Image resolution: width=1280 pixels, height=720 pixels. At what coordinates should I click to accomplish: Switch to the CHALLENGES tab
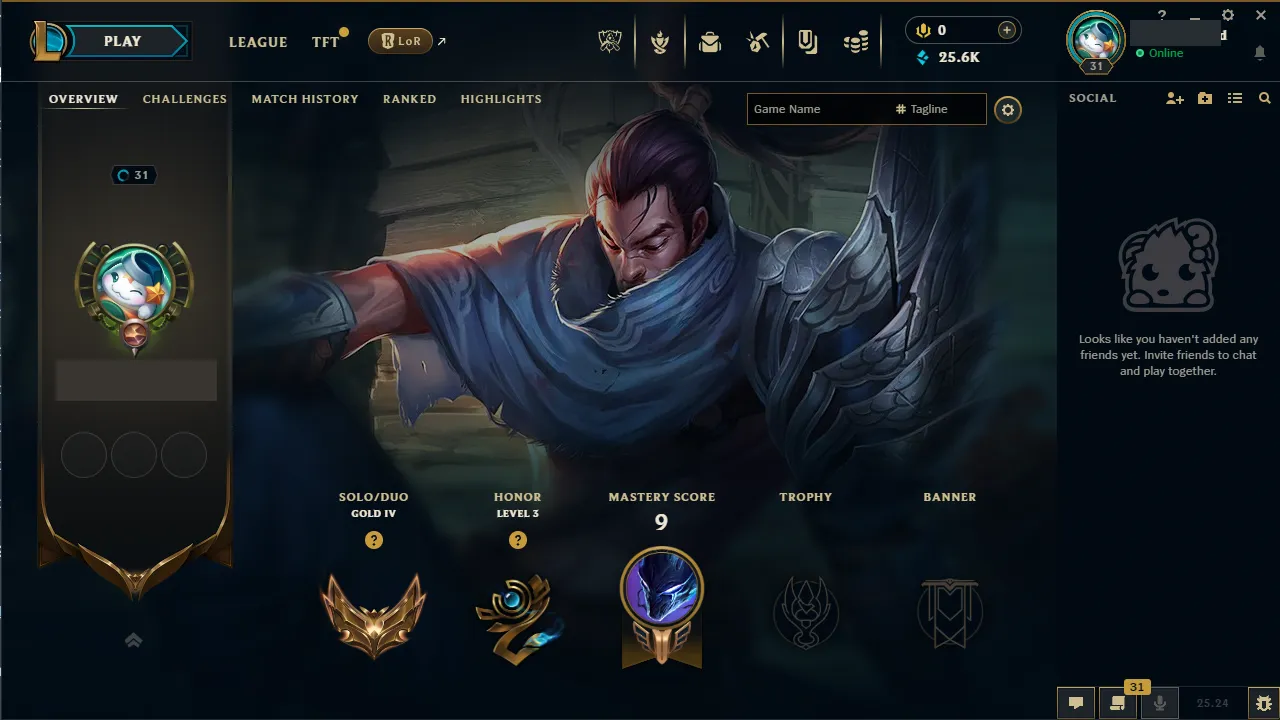(x=185, y=99)
